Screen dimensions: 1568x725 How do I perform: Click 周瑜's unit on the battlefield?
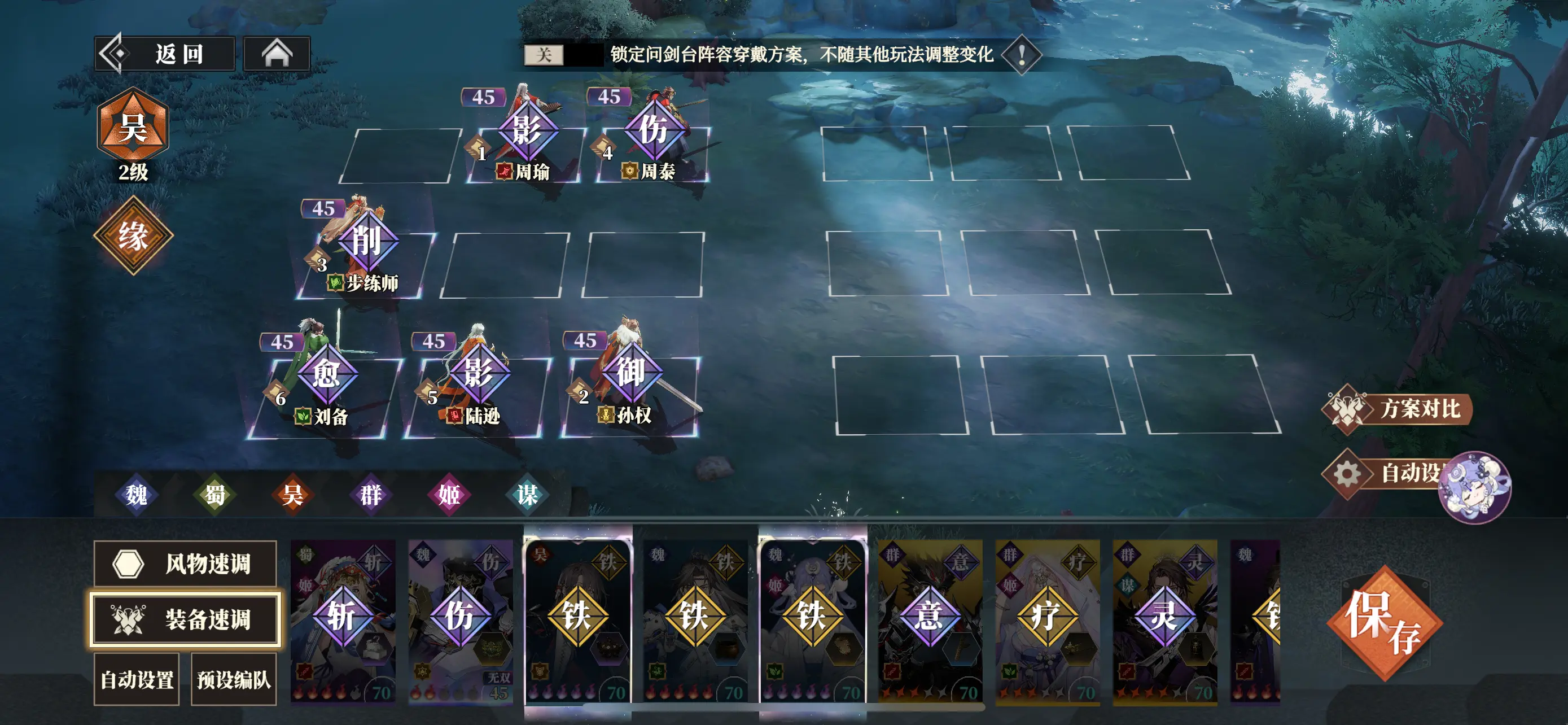click(x=529, y=131)
